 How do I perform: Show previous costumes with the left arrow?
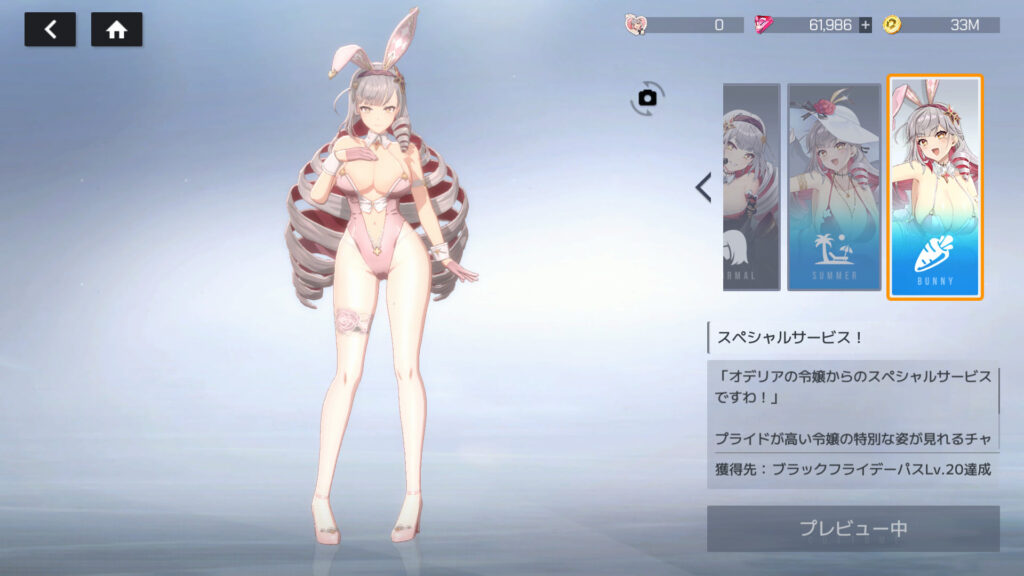[703, 187]
